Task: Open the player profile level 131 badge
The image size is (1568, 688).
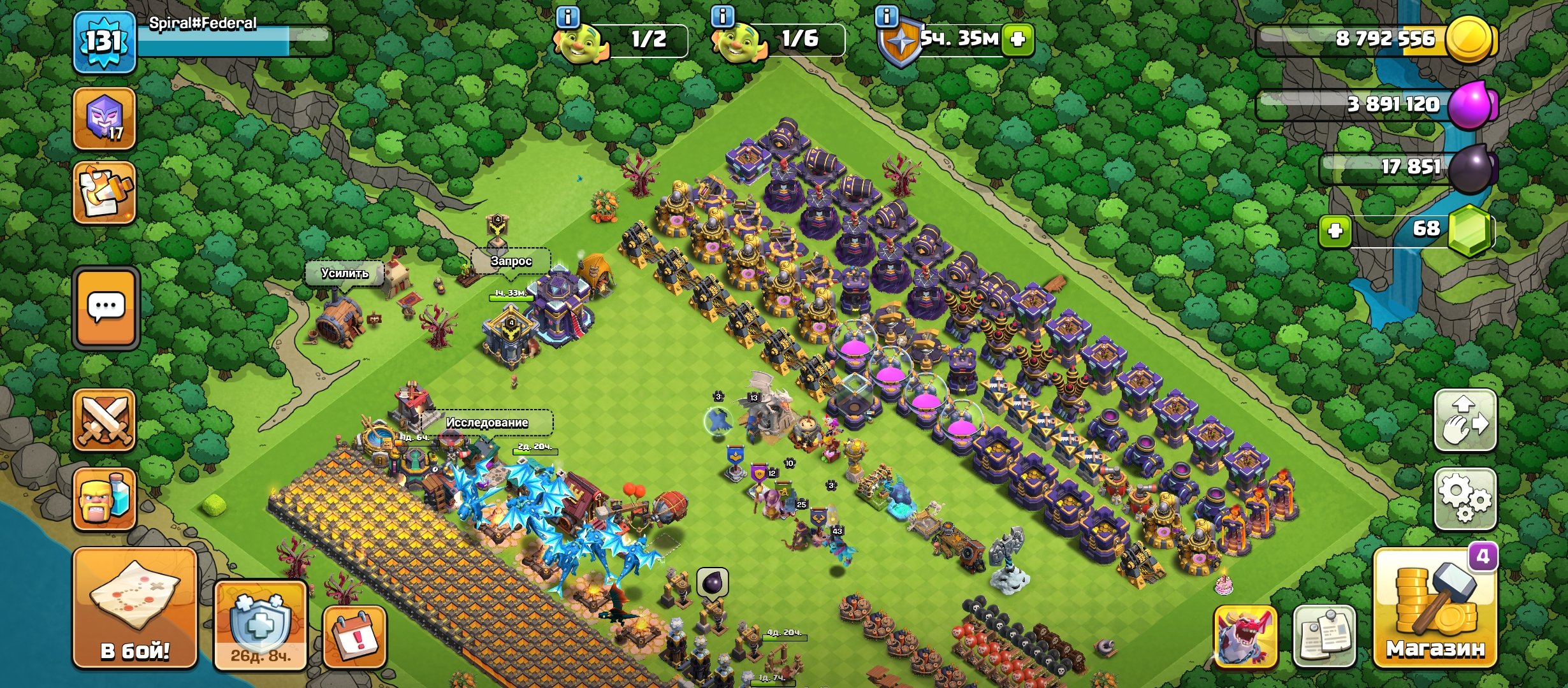Action: pyautogui.click(x=104, y=42)
